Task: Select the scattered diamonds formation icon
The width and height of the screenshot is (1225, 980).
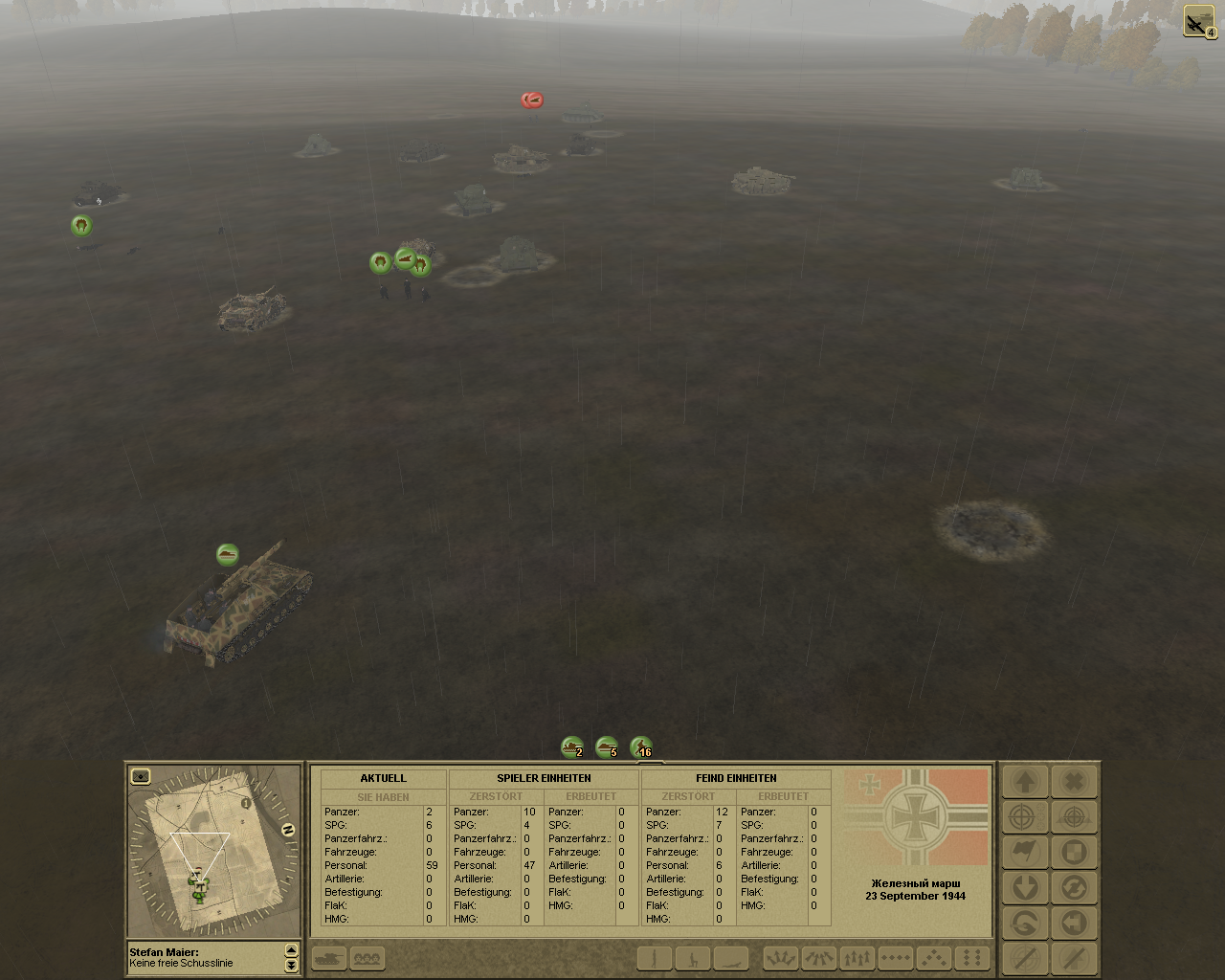Action: 933,958
